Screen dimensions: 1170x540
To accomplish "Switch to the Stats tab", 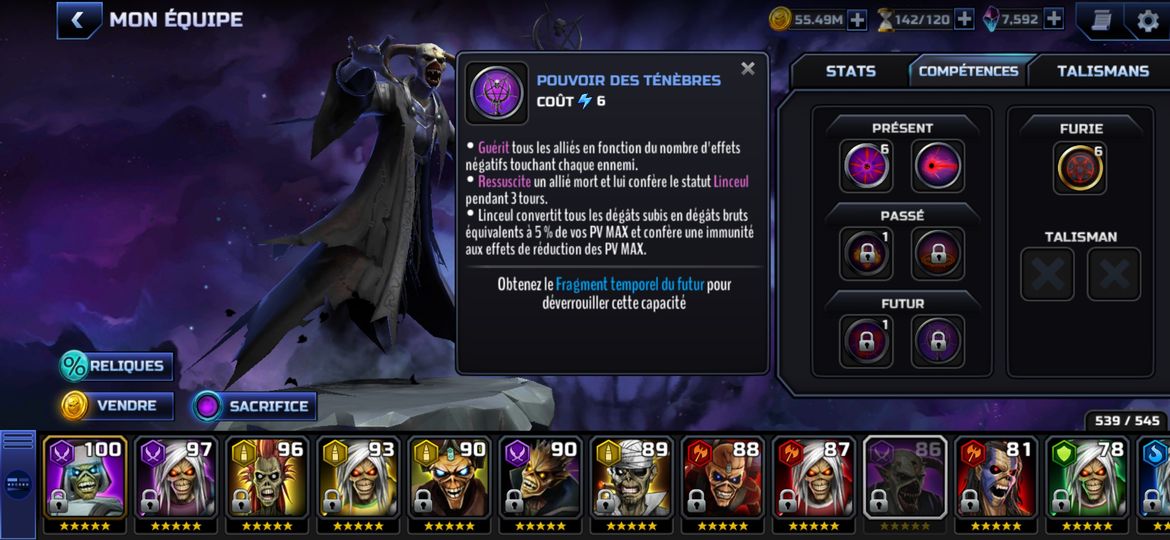I will (850, 71).
